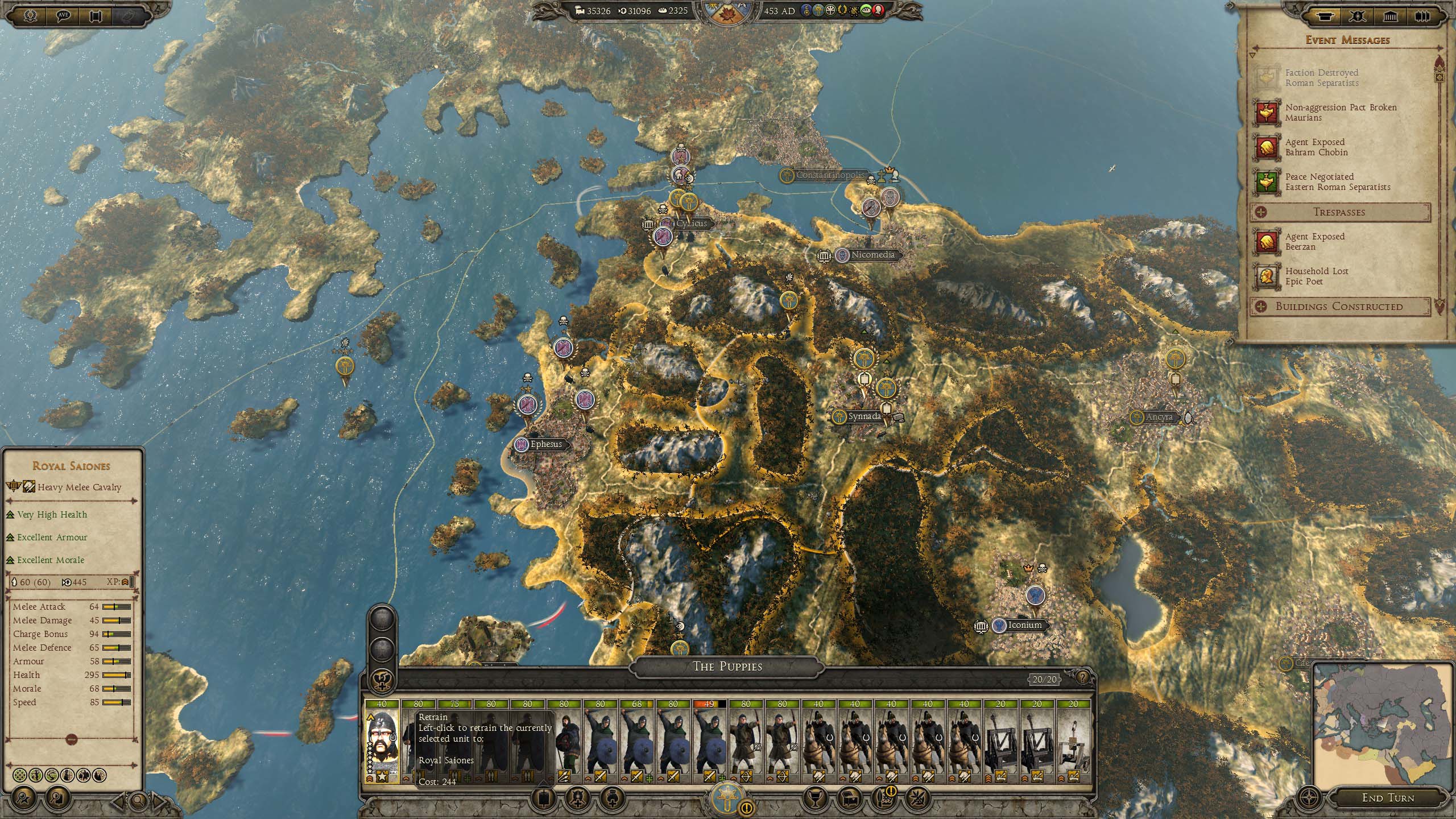Image resolution: width=1456 pixels, height=819 pixels.
Task: Open the speech bubble advisor button top-left
Action: point(64,15)
